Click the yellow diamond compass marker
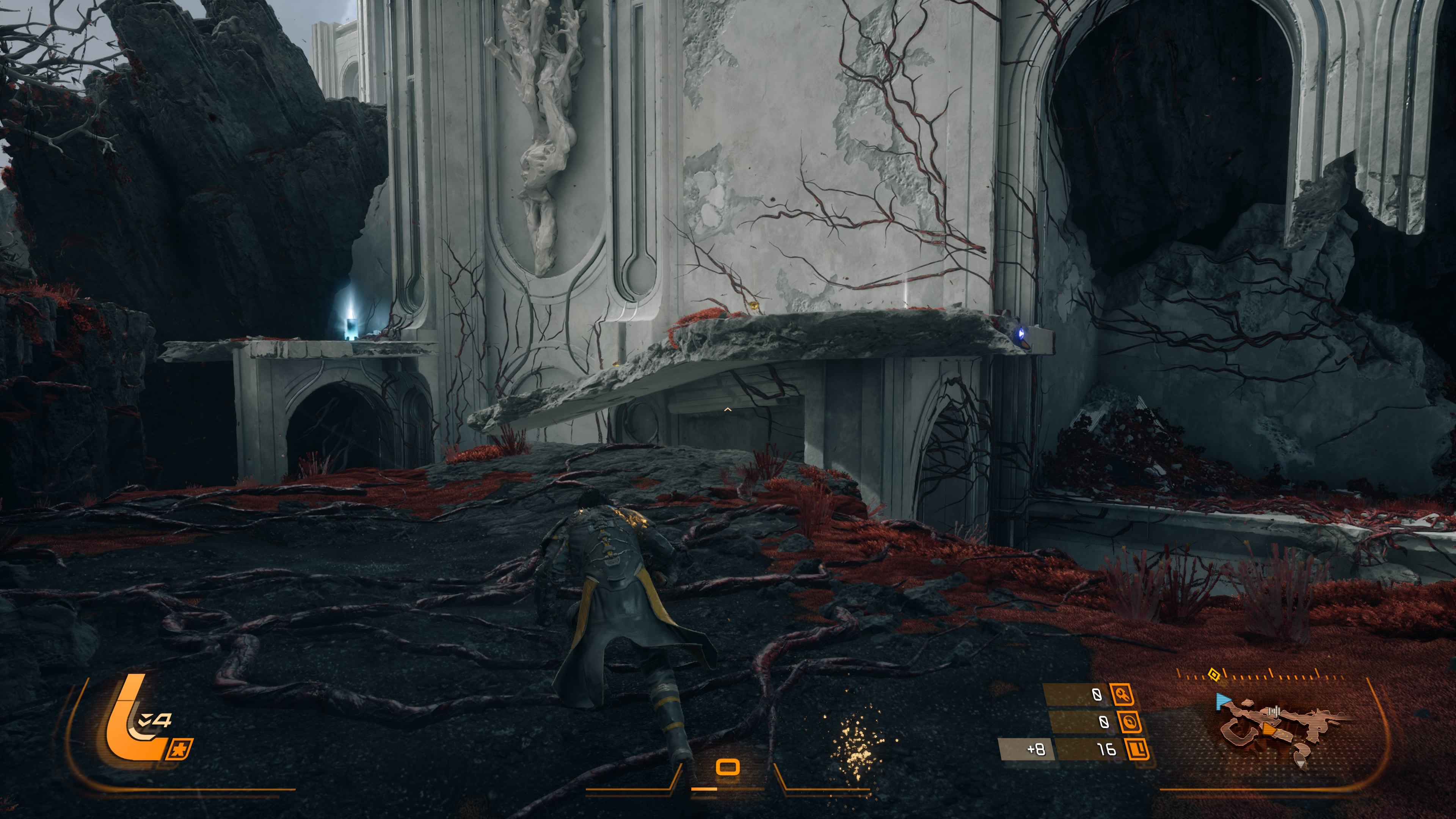Screen dimensions: 1456x819 (x=1213, y=674)
